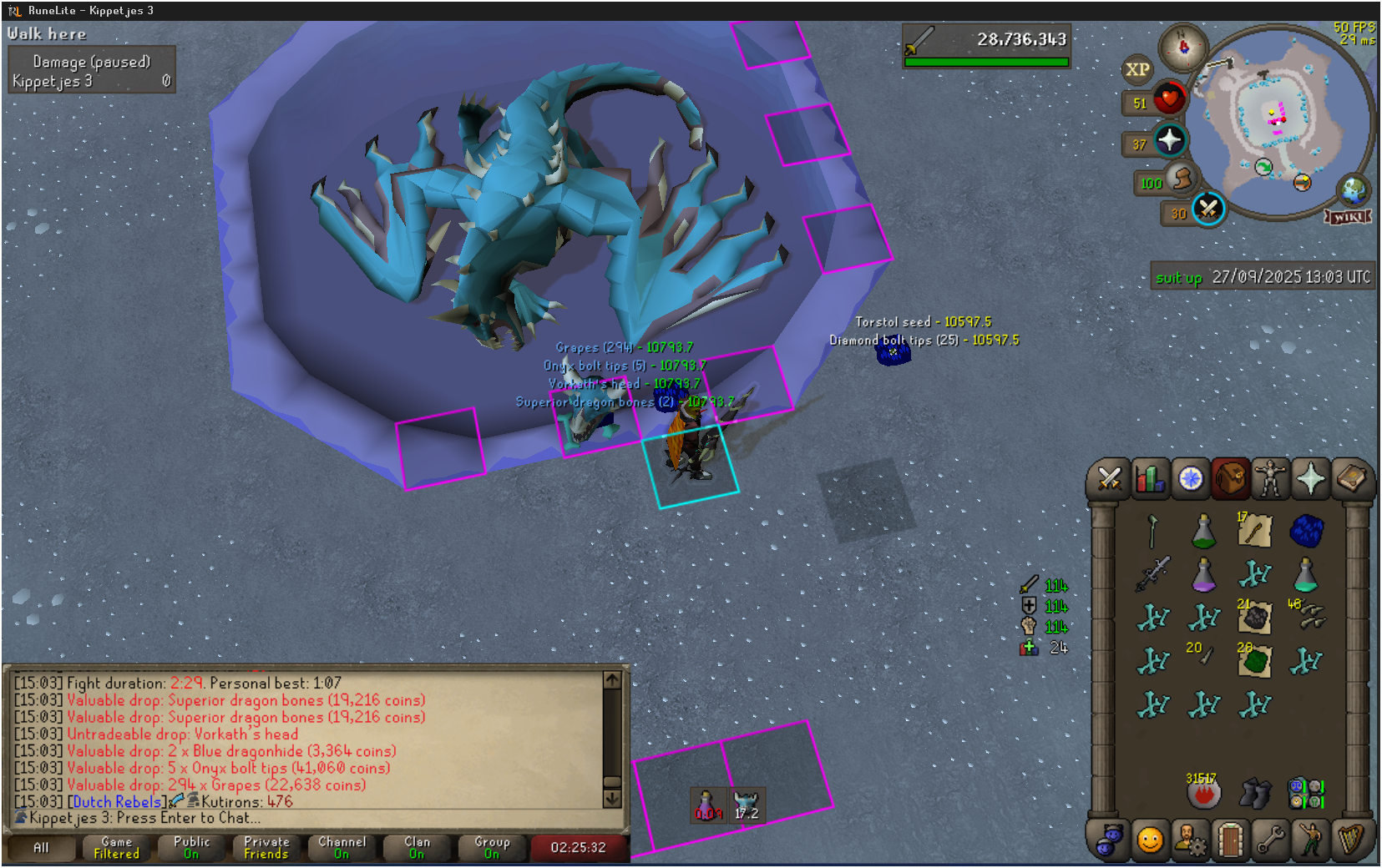Click the compass to face north
The width and height of the screenshot is (1382, 868).
pyautogui.click(x=1183, y=47)
